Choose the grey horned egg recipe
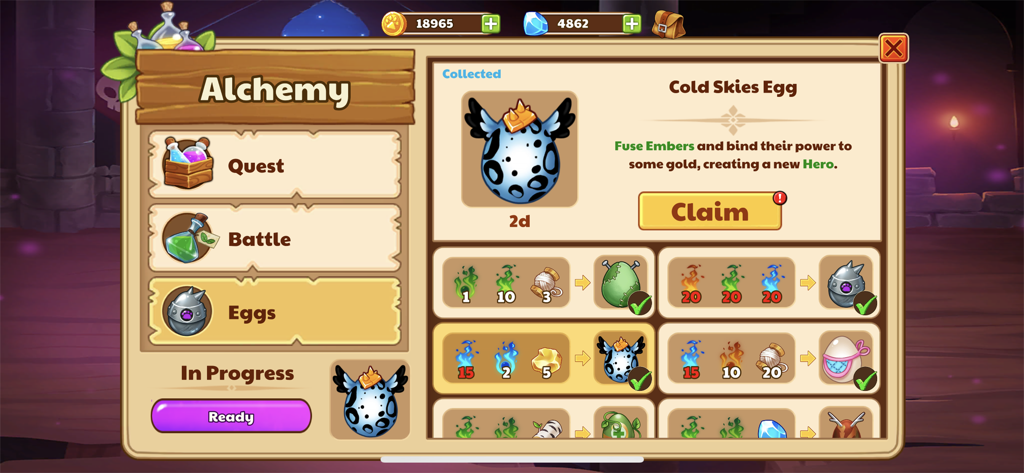The image size is (1024, 473). [x=769, y=283]
